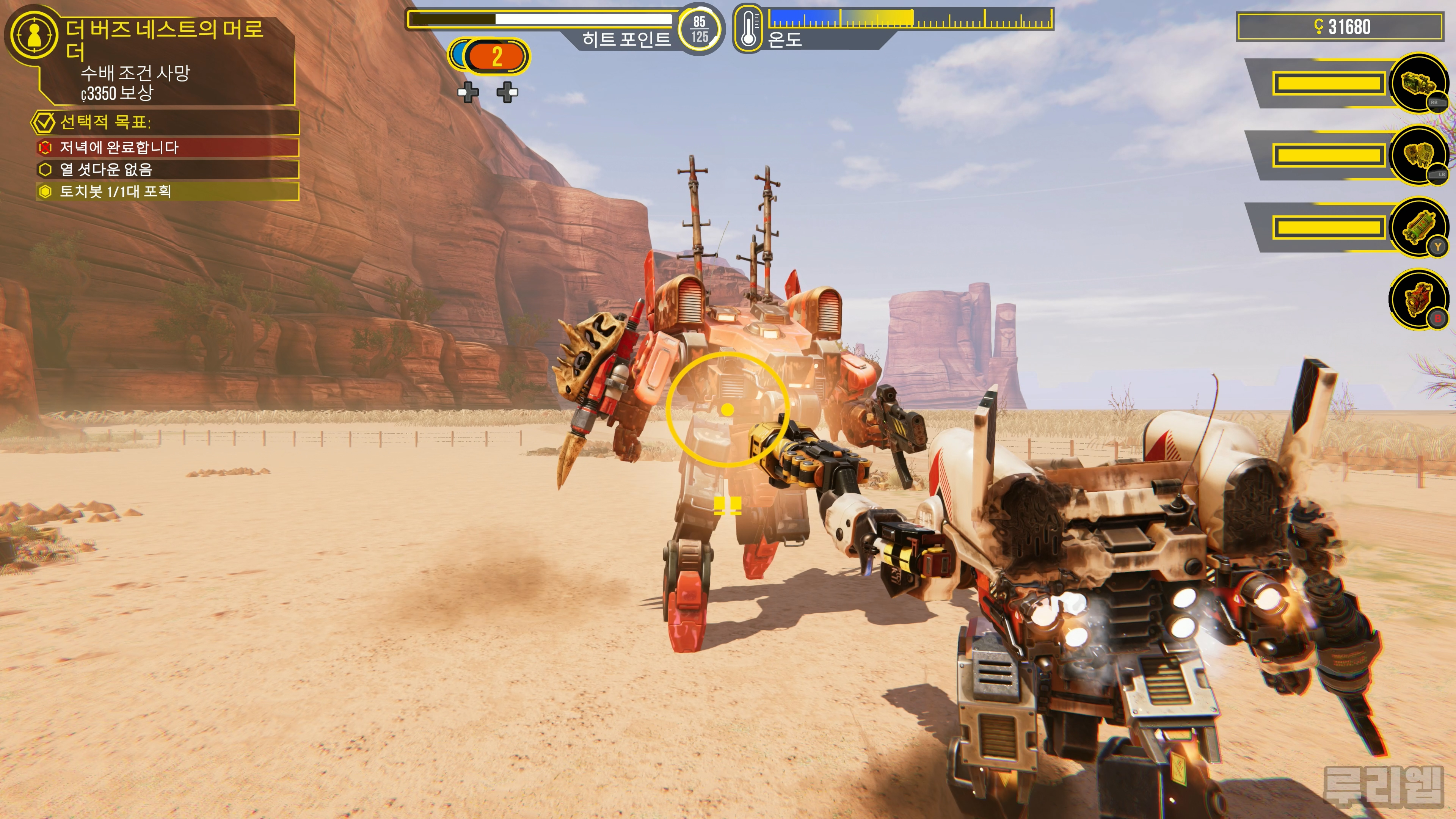This screenshot has width=1456, height=819.
Task: Select the 열 셧다운 없음 objective row
Action: (x=167, y=169)
